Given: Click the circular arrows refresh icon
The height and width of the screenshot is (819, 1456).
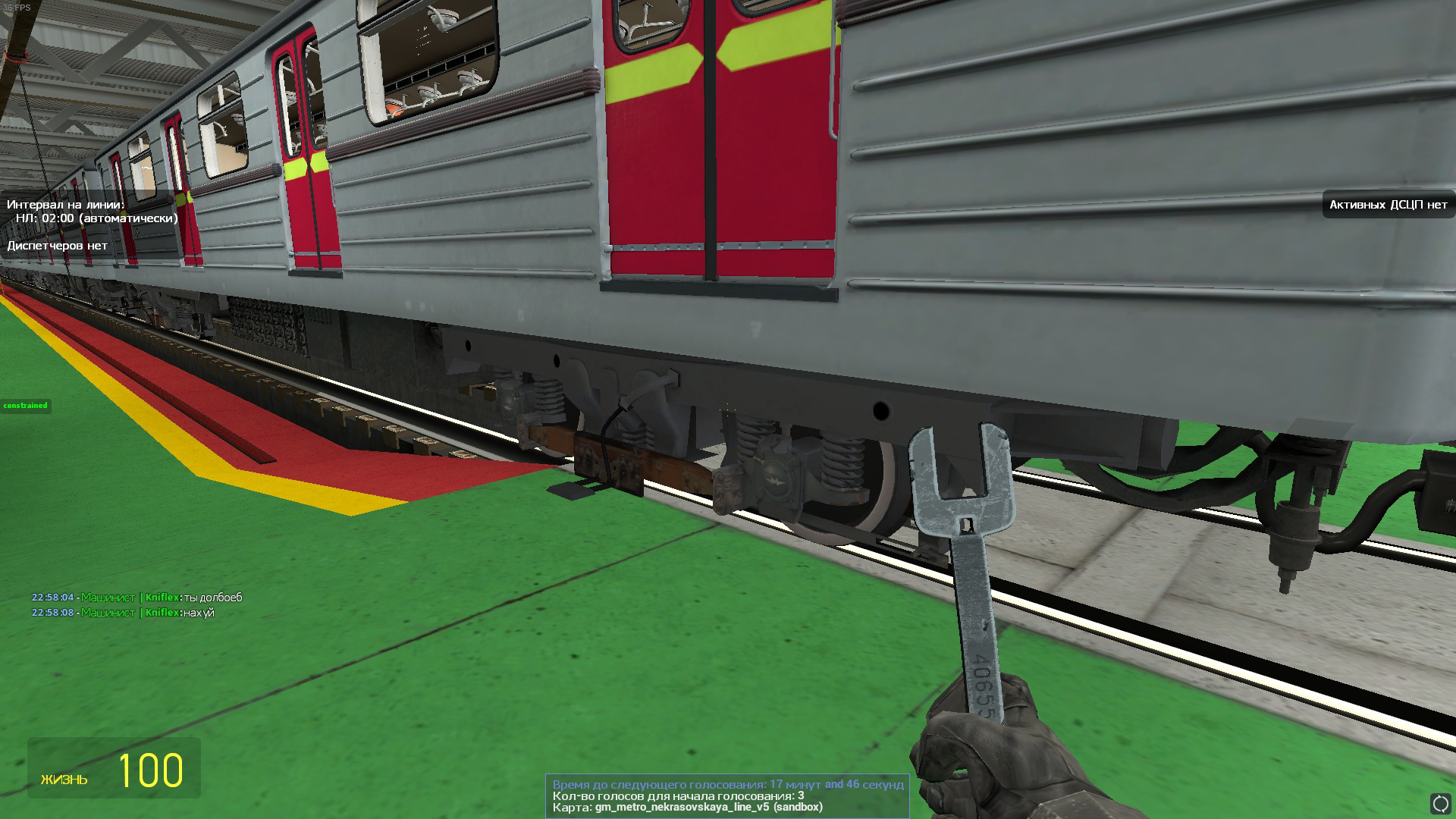Looking at the screenshot, I should (1440, 804).
